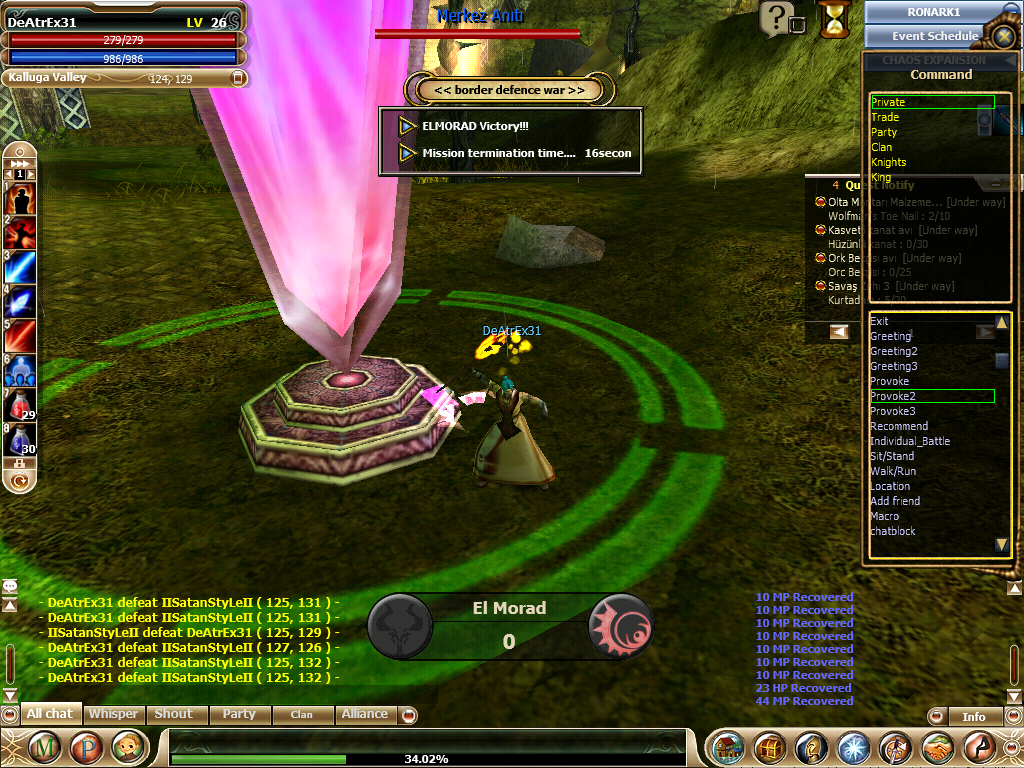The height and width of the screenshot is (768, 1024).
Task: Use the blue mana potion in slot 8
Action: (x=20, y=440)
